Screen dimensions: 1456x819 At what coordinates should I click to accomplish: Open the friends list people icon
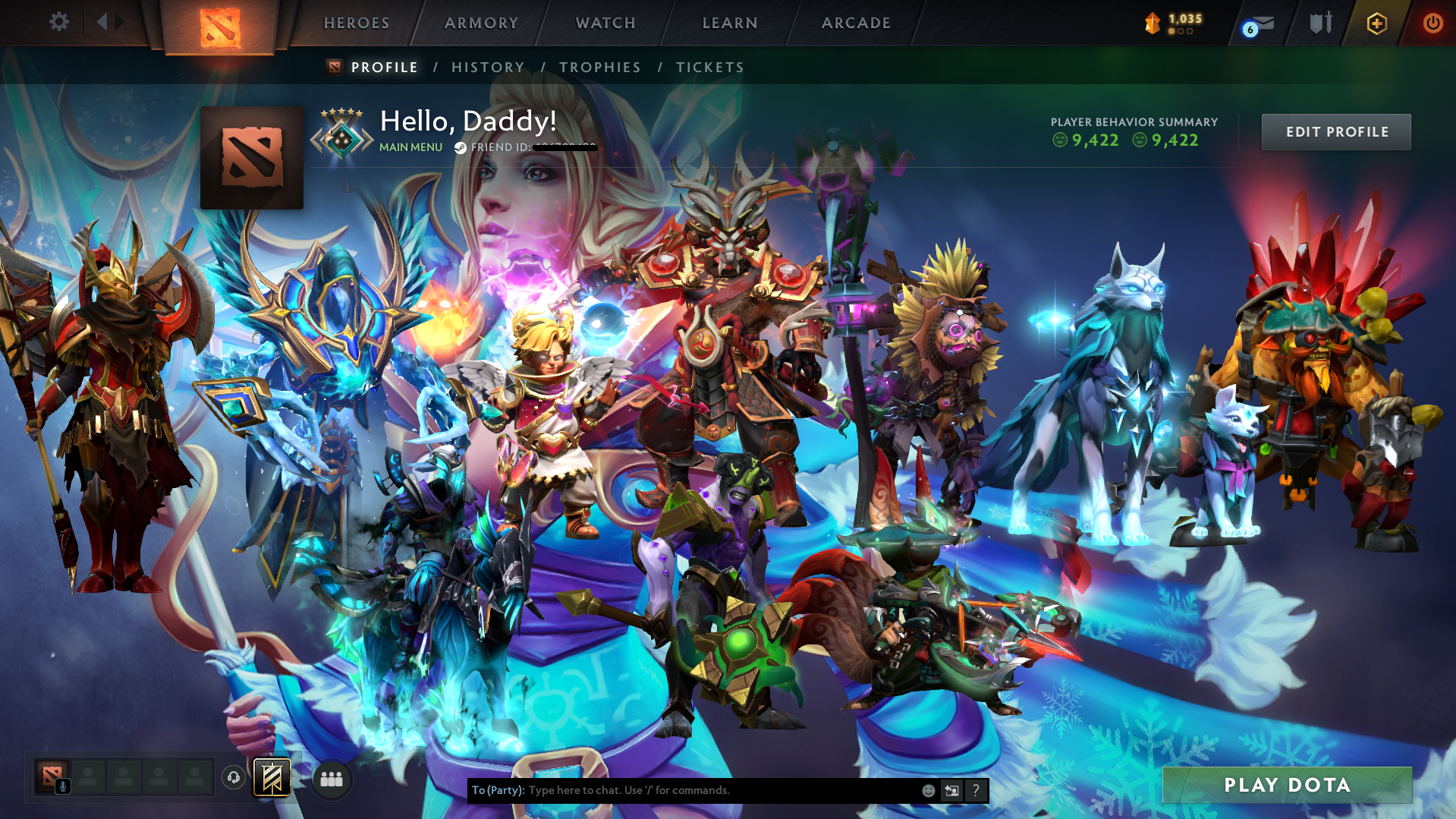pyautogui.click(x=330, y=778)
